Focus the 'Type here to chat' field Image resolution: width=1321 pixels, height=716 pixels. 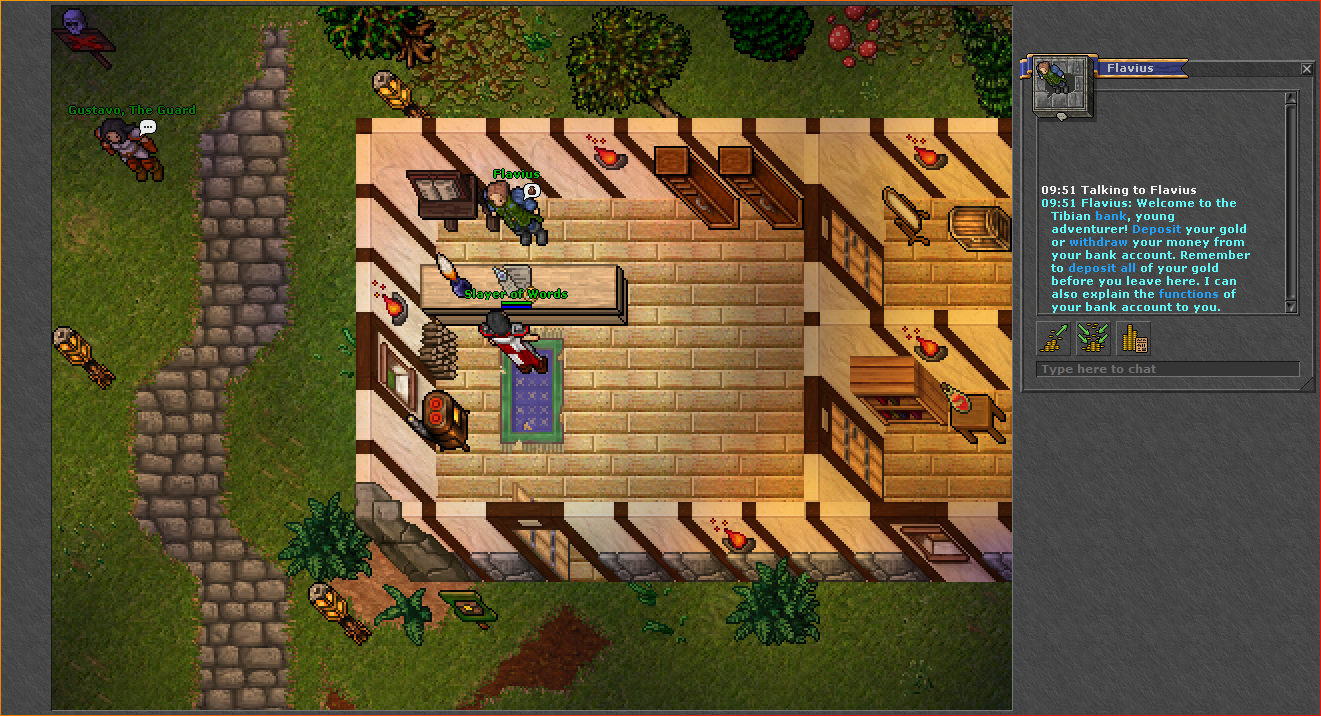tap(1167, 369)
